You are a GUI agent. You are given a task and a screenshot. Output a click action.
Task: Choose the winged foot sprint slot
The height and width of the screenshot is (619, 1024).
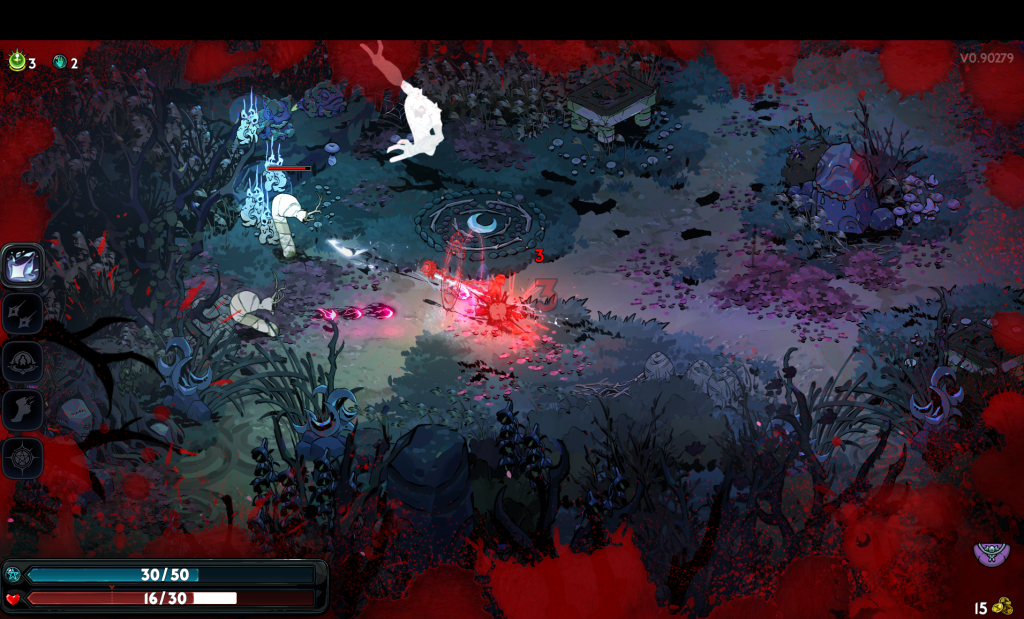(x=22, y=410)
